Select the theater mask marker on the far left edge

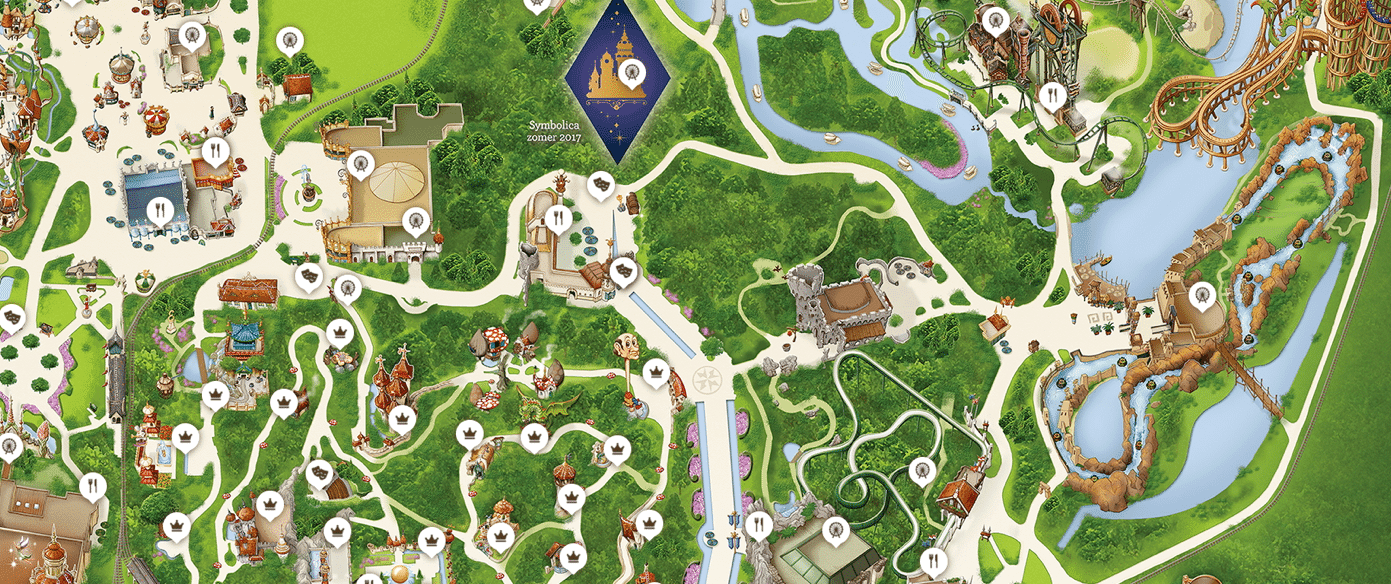13,318
